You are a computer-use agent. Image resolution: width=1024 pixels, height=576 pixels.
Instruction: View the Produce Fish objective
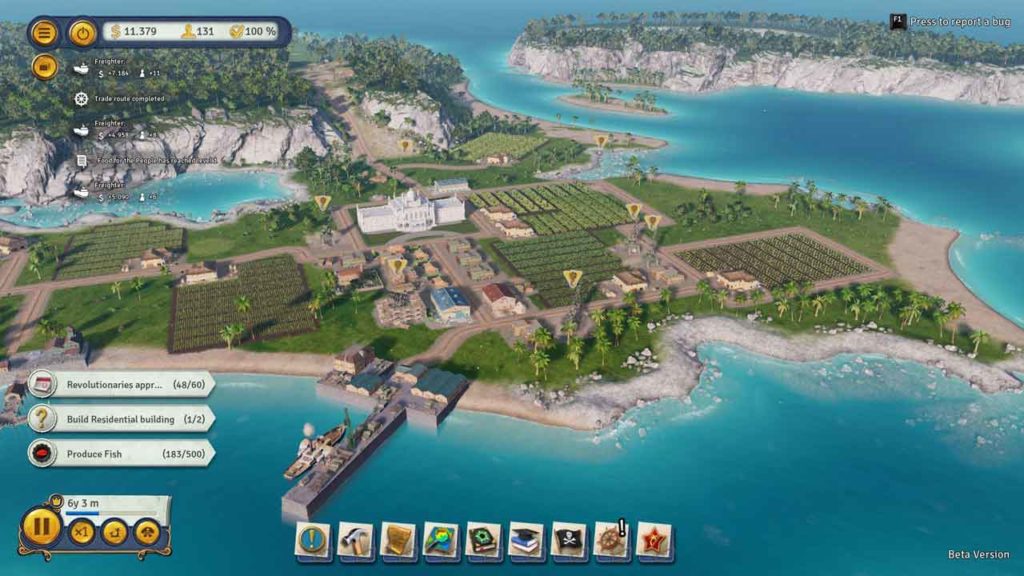coord(120,454)
